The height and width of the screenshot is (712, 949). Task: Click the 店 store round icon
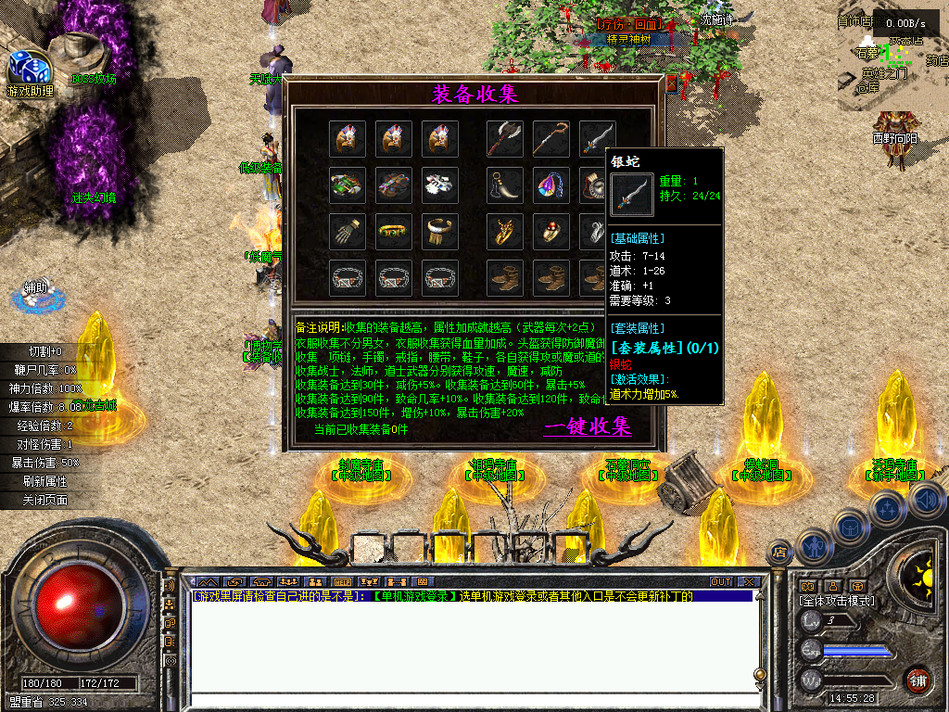[779, 551]
